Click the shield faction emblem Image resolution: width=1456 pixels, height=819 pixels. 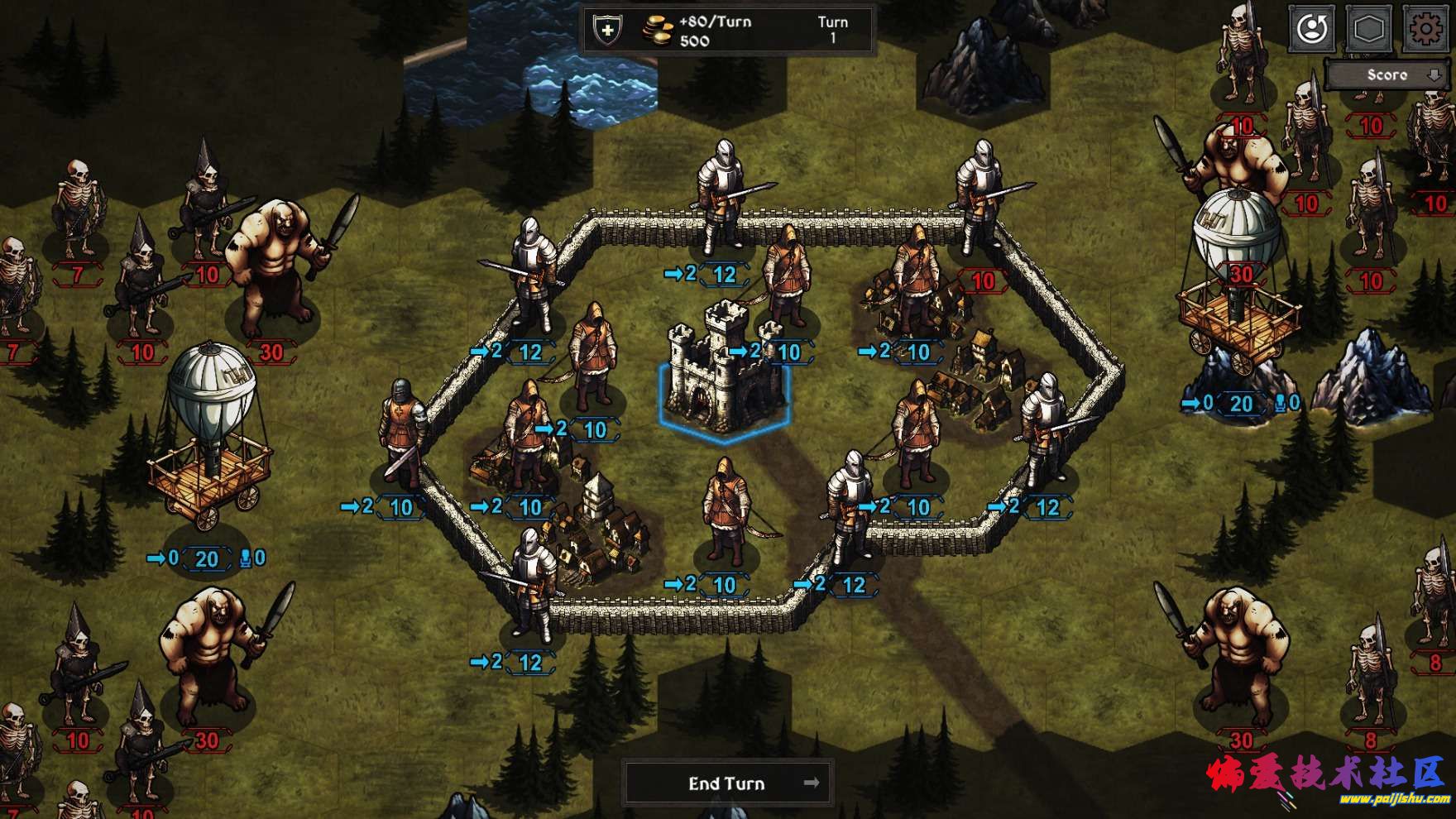[608, 31]
